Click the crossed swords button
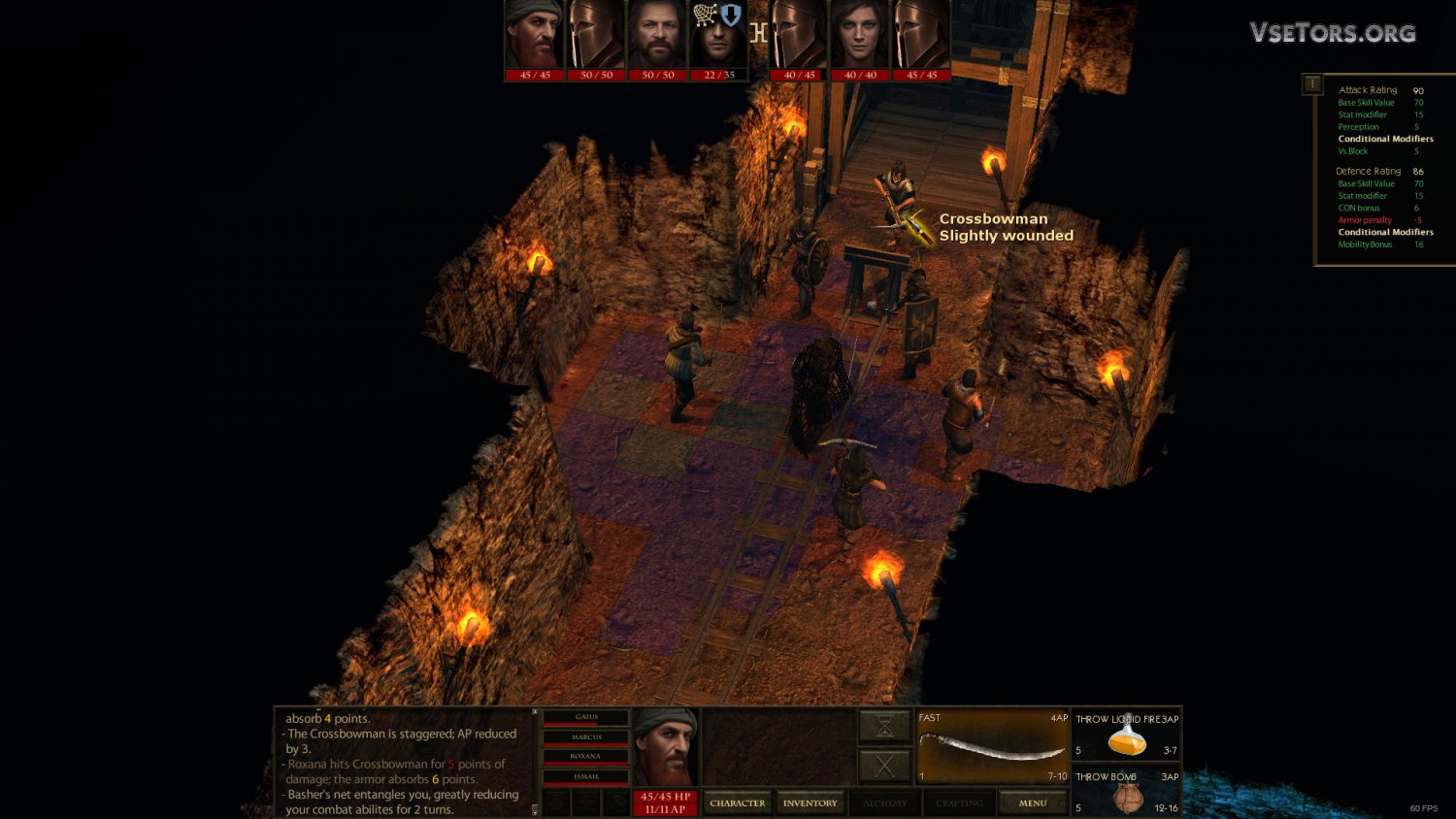This screenshot has width=1456, height=819. [x=884, y=767]
